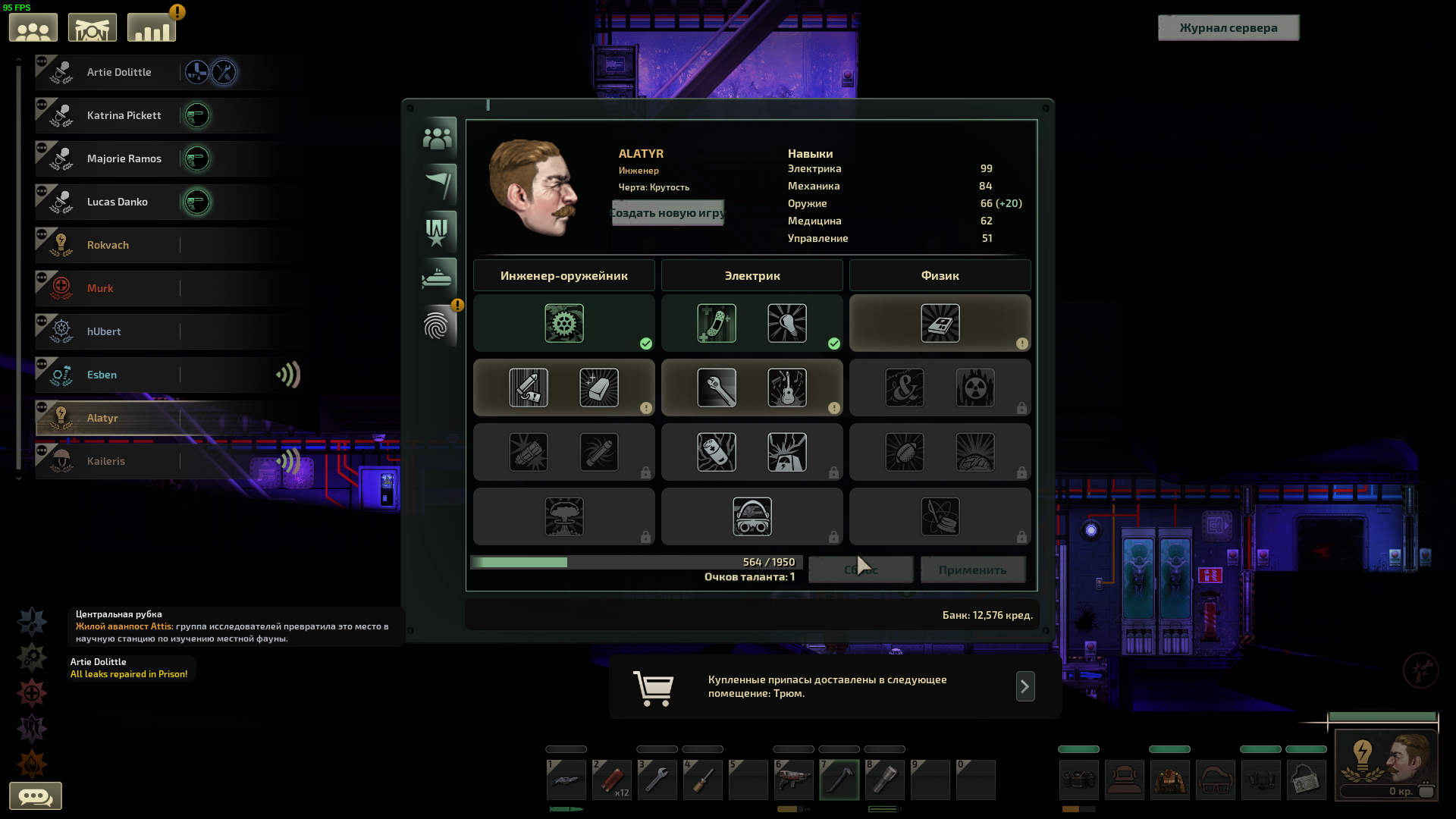1456x819 pixels.
Task: Click the Применить (Apply) talents button
Action: click(x=972, y=570)
